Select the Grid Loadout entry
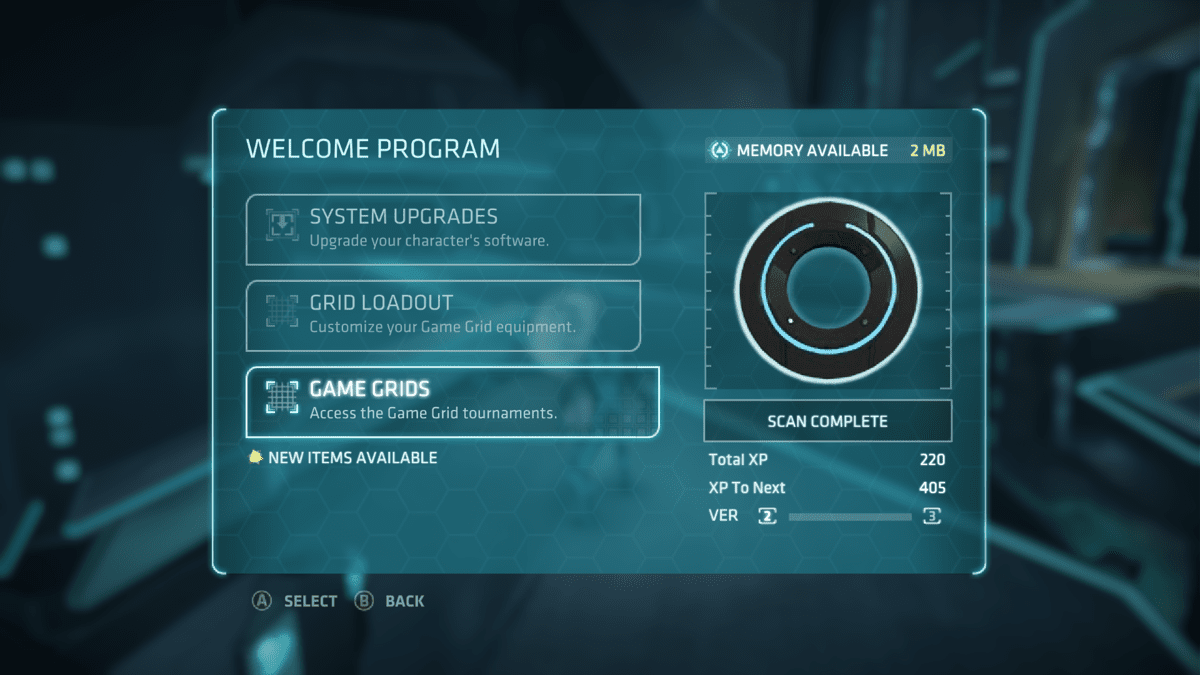 [443, 315]
